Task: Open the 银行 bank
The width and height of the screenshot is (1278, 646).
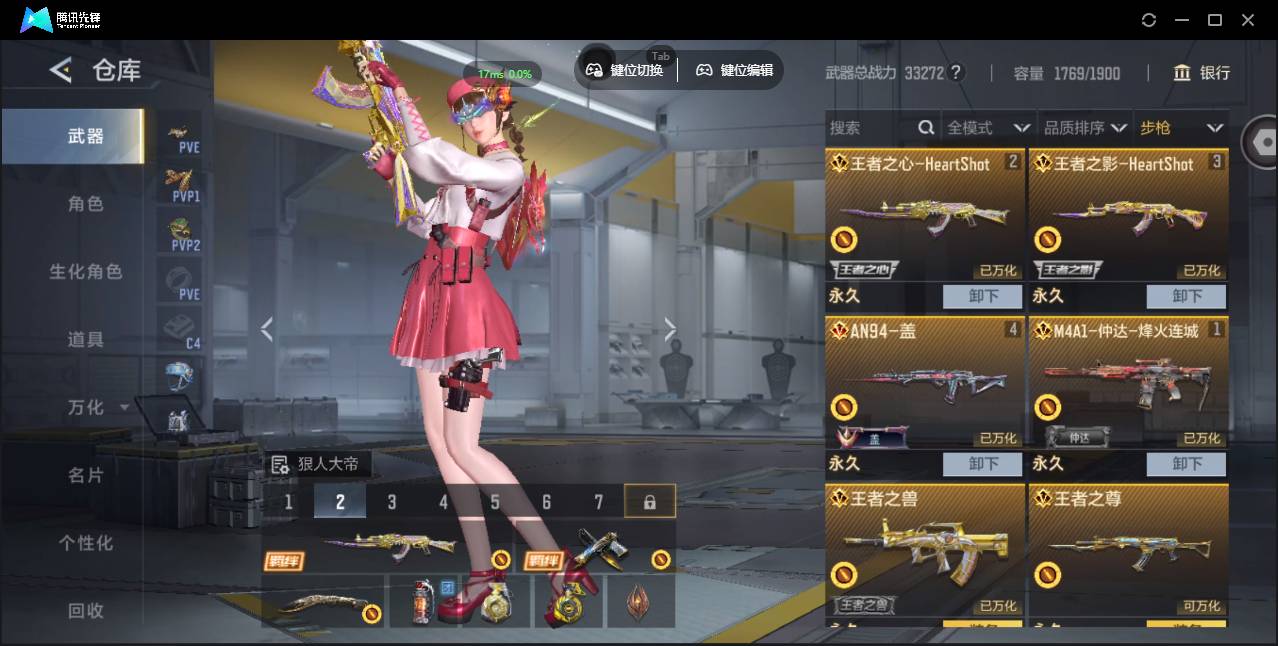Action: point(1202,73)
